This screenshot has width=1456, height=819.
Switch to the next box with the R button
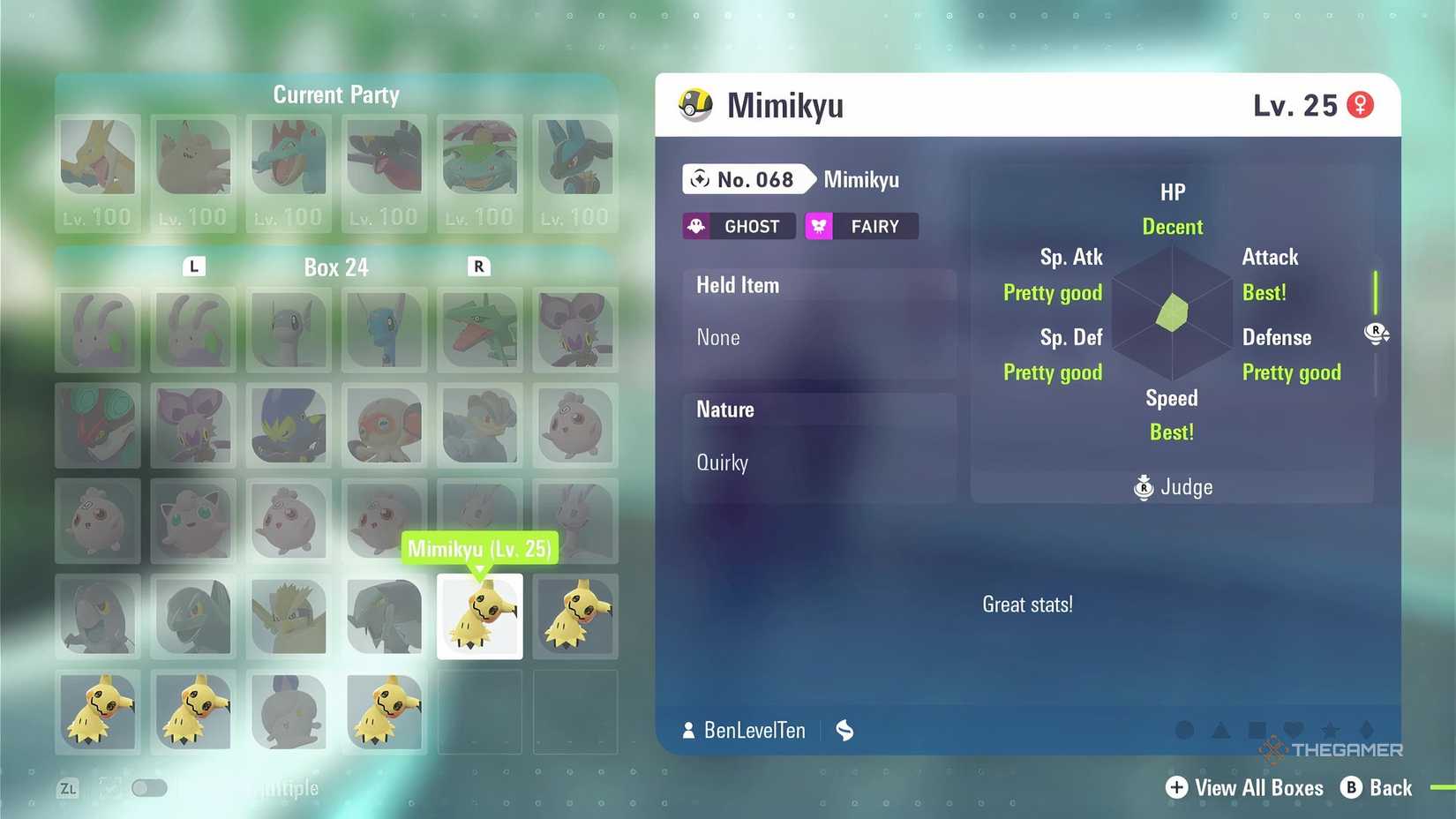[x=478, y=267]
